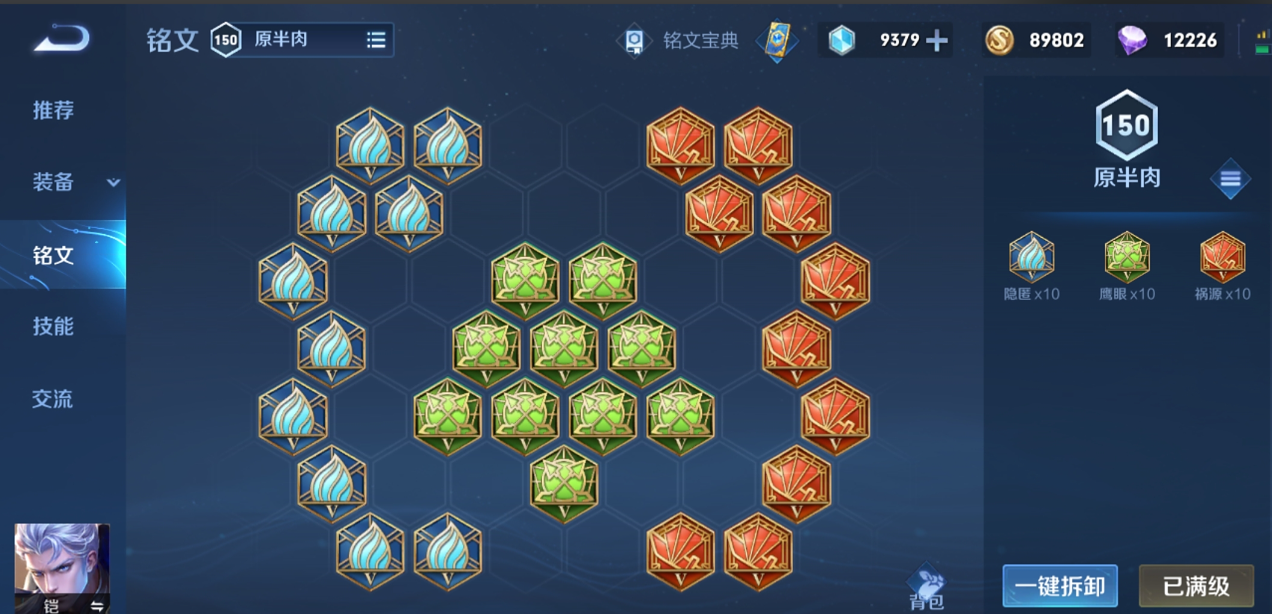Click the purple diamond currency icon
Image resolution: width=1272 pixels, height=614 pixels.
(x=1133, y=40)
